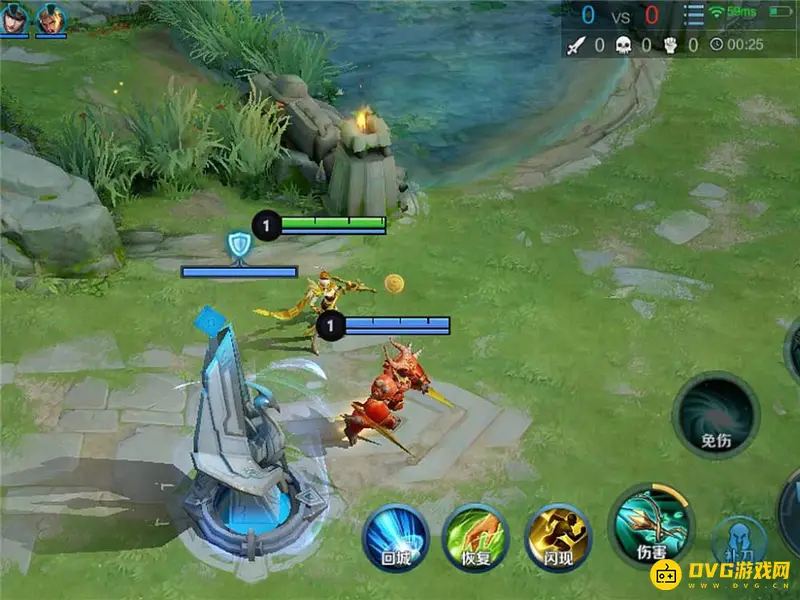Cast the 闪现 flash spell
The width and height of the screenshot is (800, 600).
click(x=558, y=537)
